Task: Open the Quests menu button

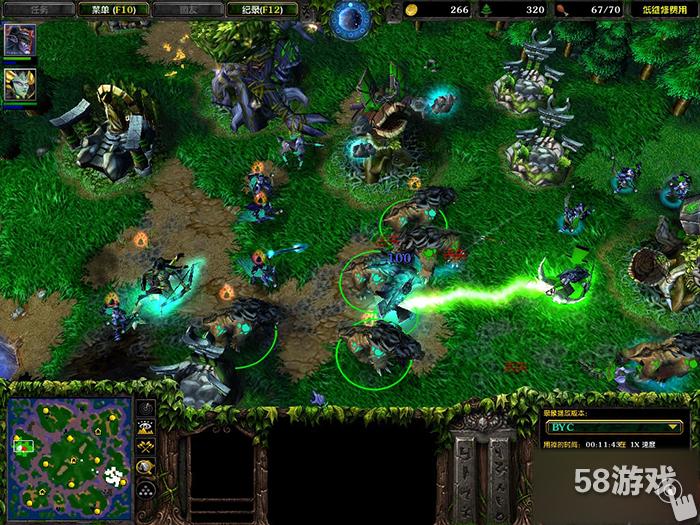Action: click(40, 9)
